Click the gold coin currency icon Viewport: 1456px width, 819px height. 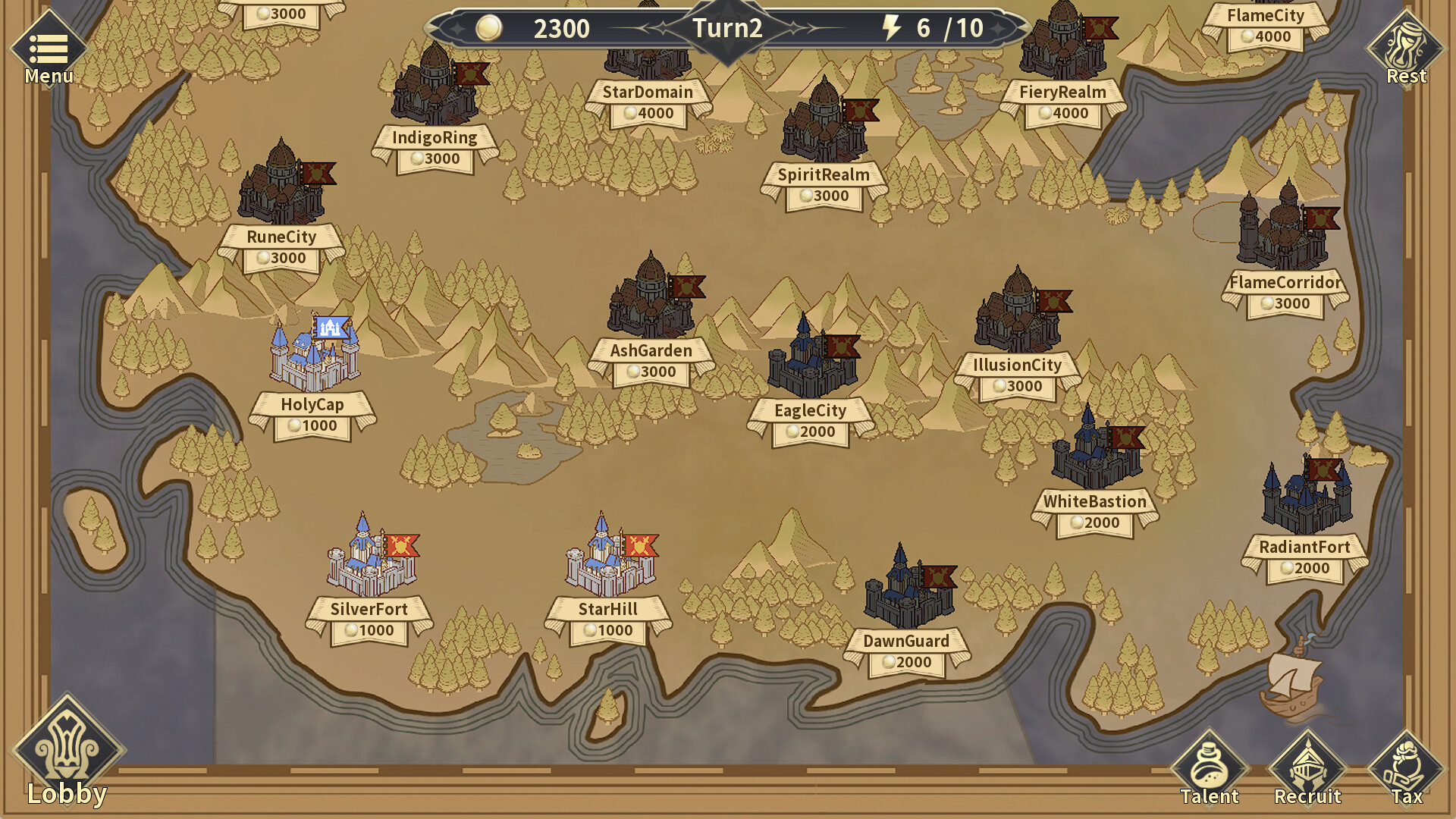point(490,29)
